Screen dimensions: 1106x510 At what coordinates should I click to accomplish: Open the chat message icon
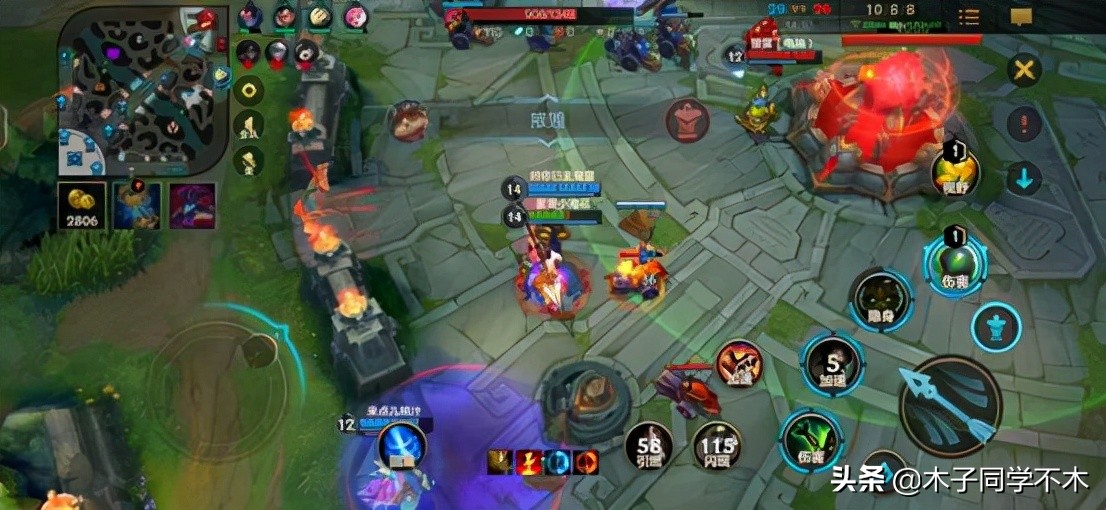1021,17
